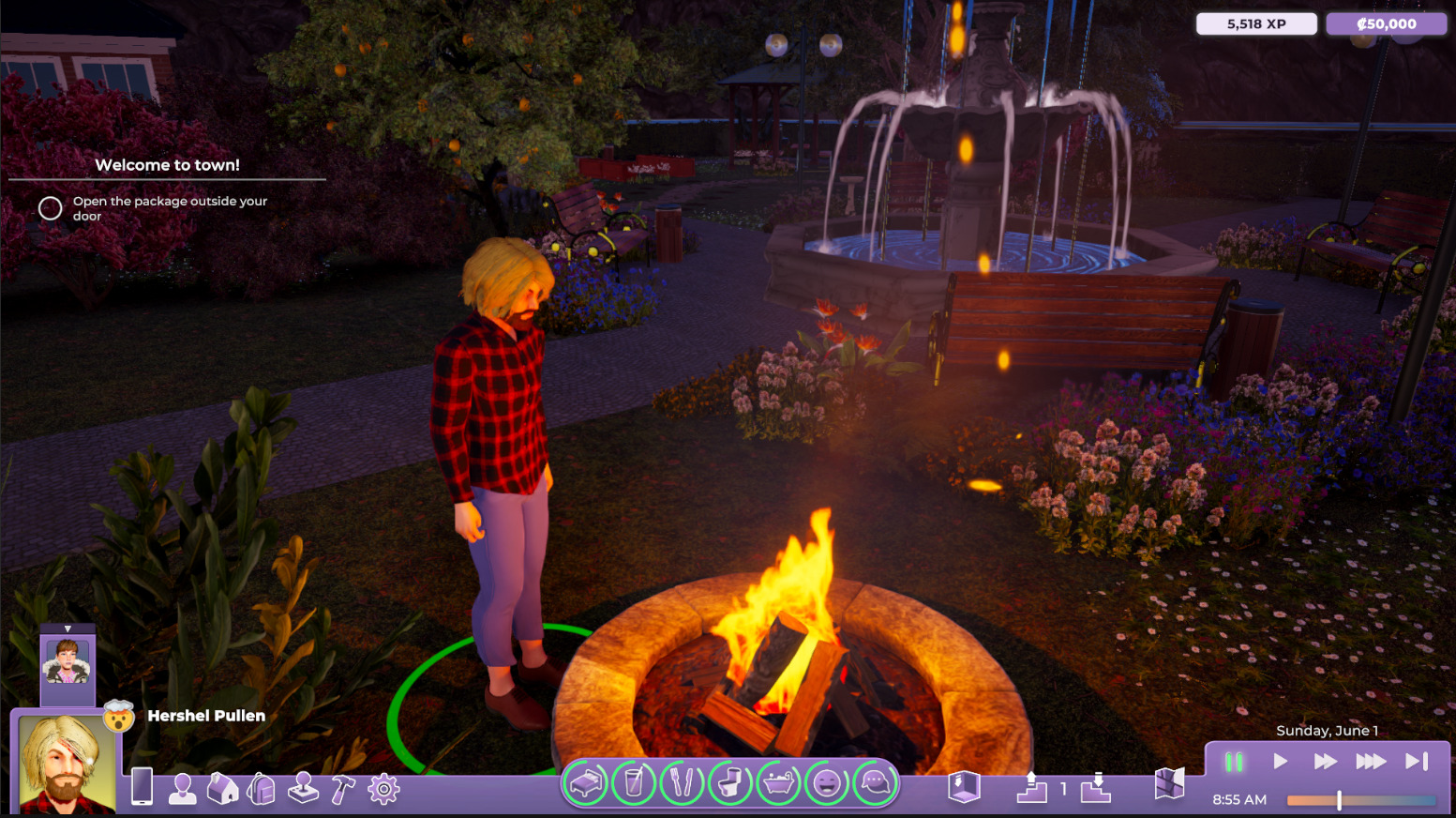Select the social need speech bubble icon

[x=875, y=783]
